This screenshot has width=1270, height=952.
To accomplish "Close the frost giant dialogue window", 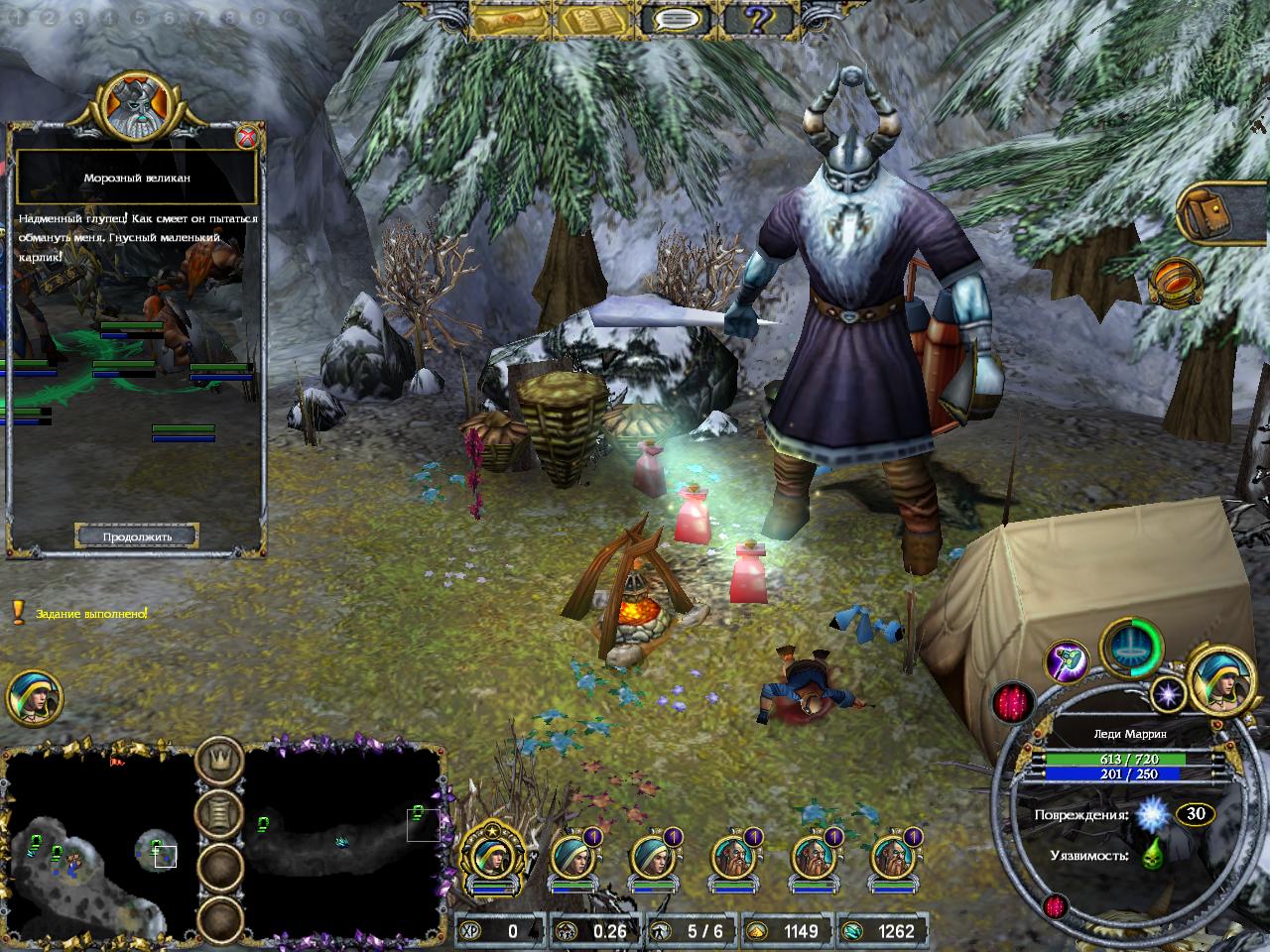I will [x=247, y=137].
